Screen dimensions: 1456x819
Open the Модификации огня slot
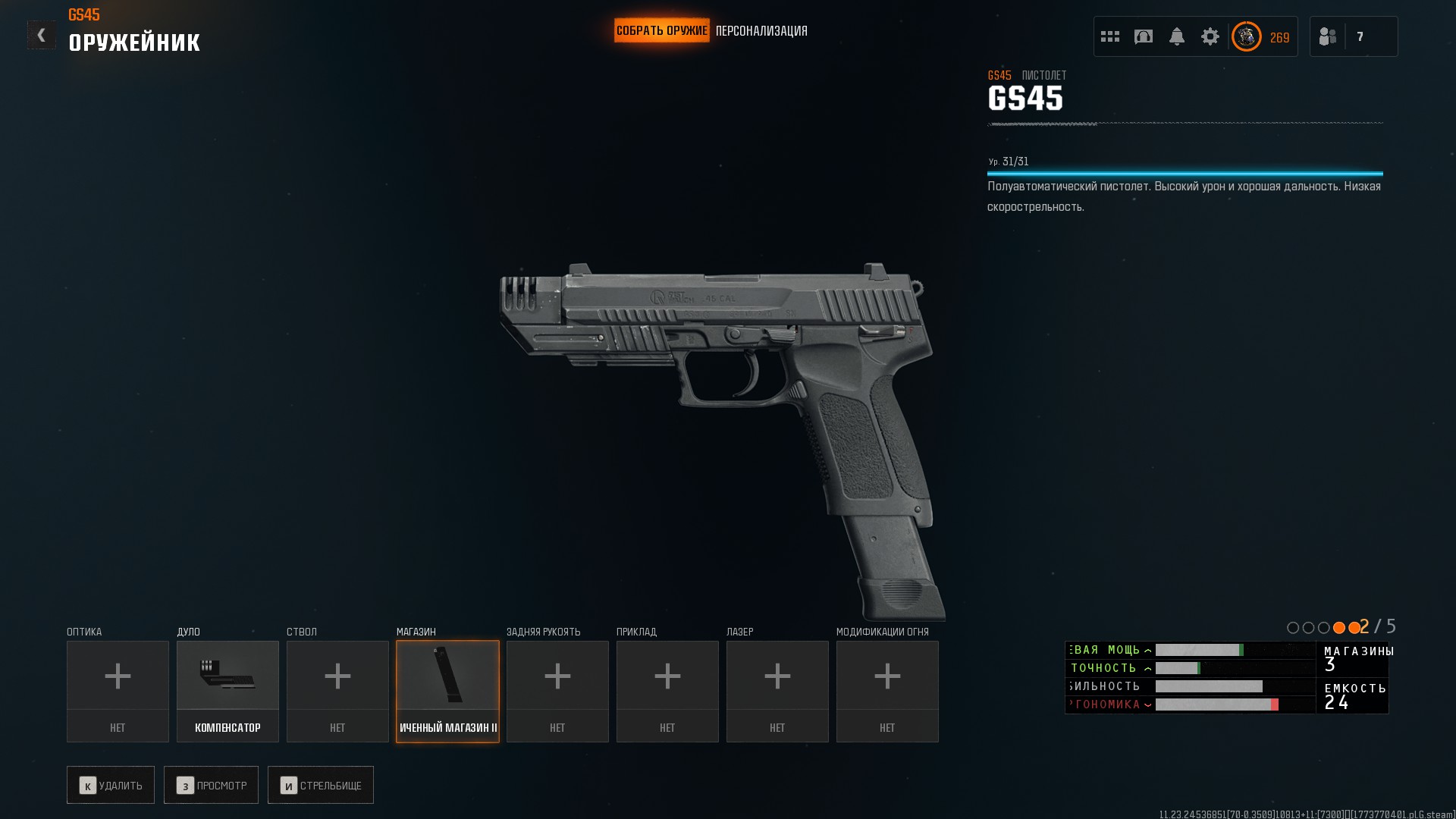point(887,691)
